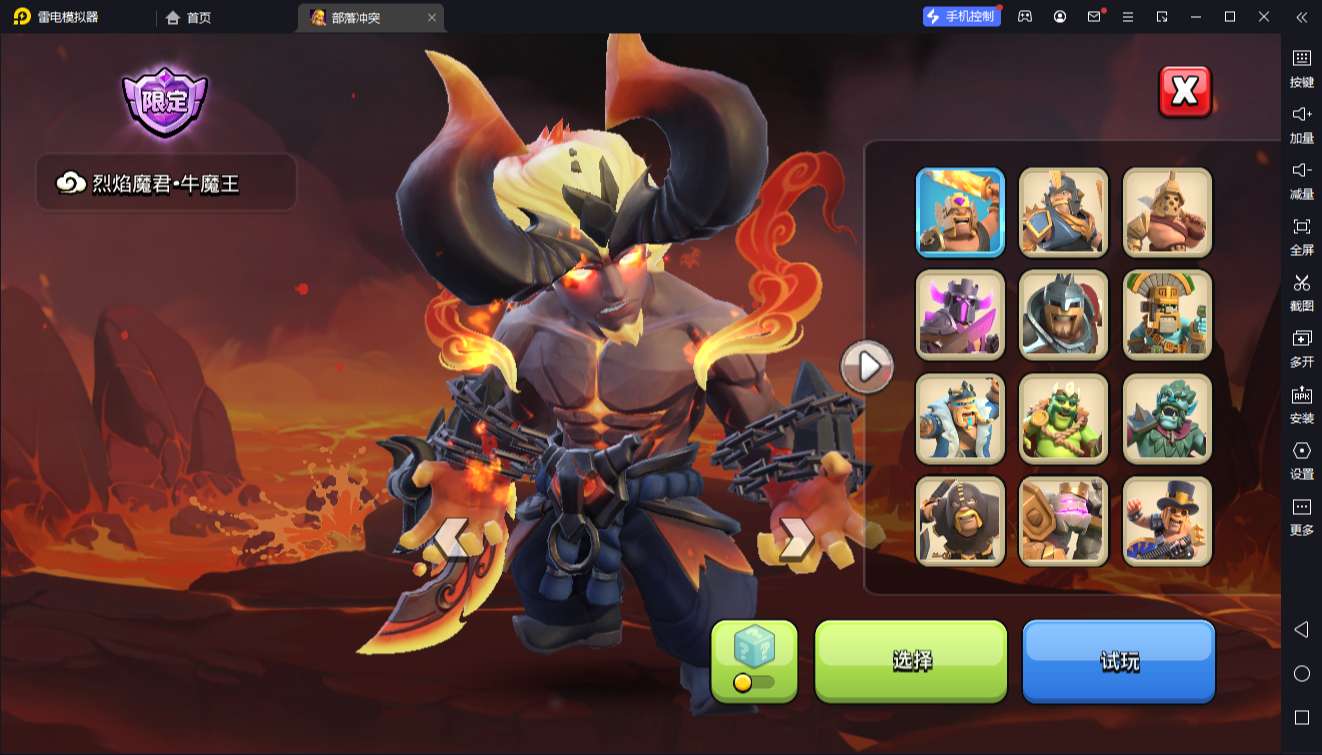Pick the purple horned dark armor skin

960,315
